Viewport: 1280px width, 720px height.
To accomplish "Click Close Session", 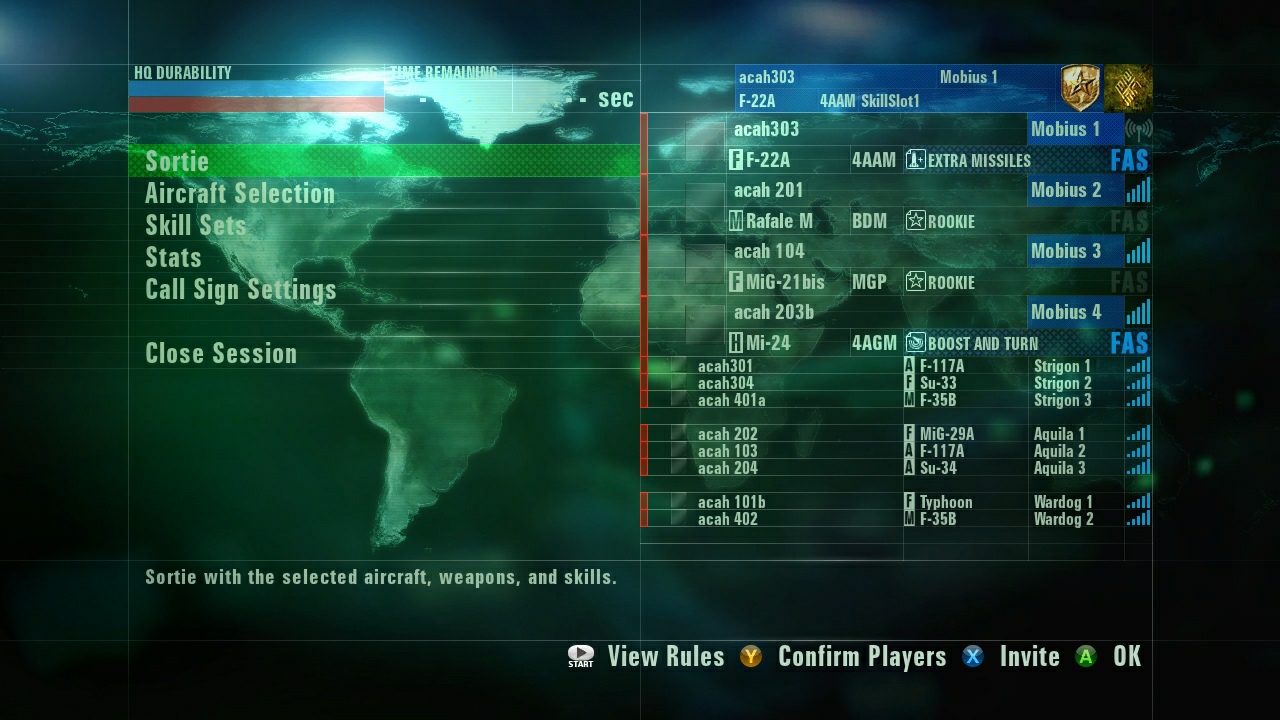I will 221,353.
